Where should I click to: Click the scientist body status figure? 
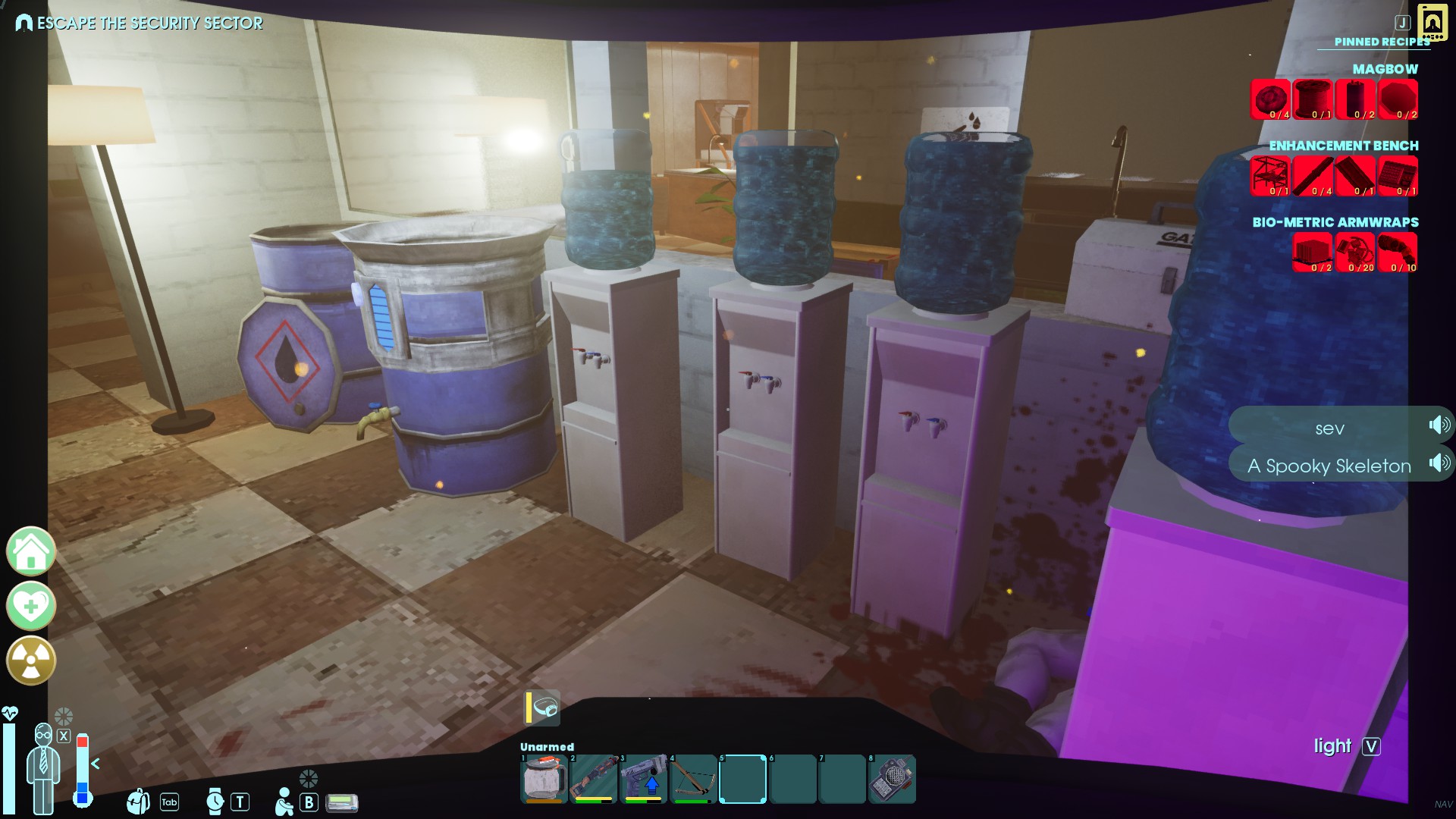43,767
